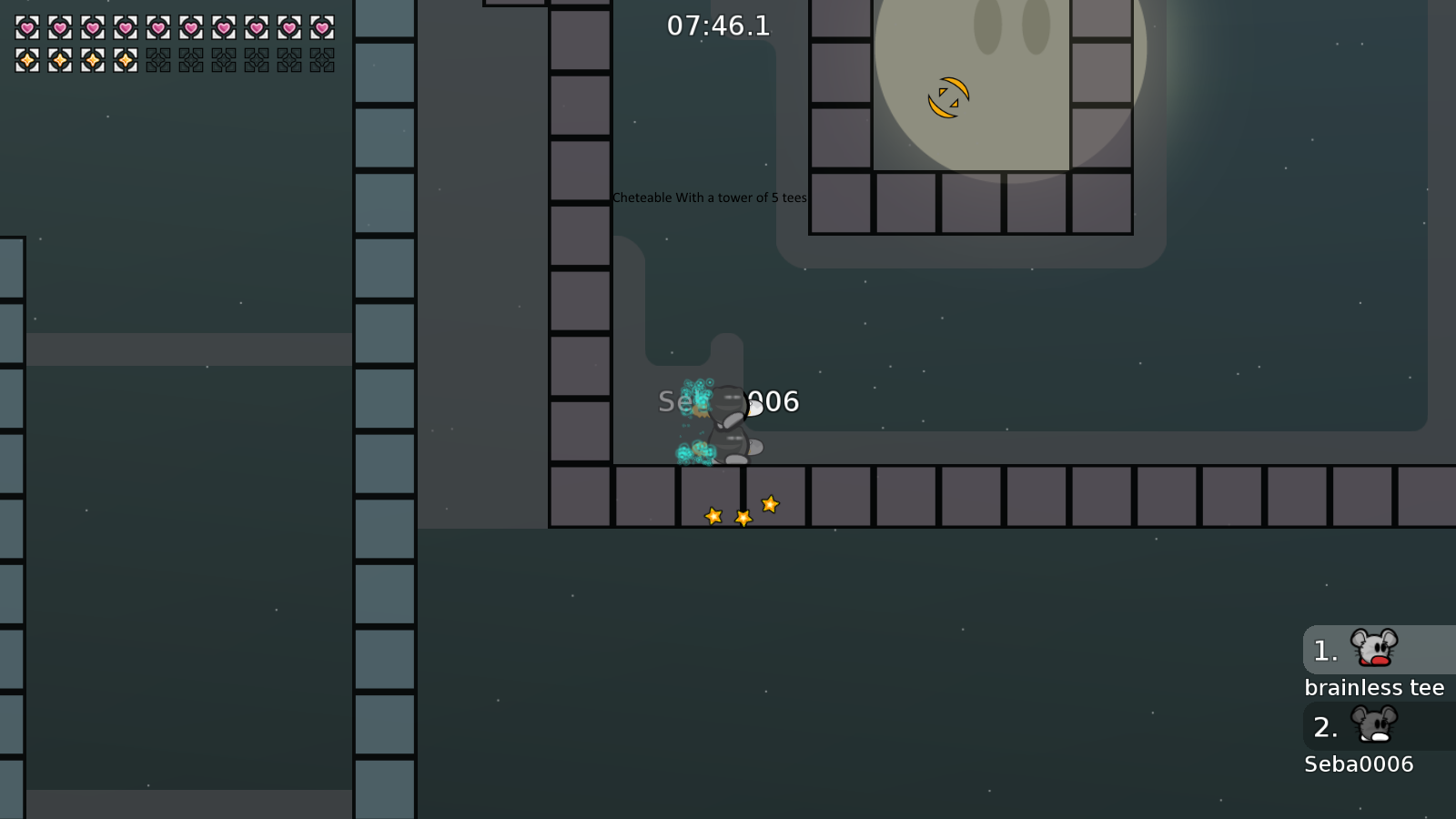Toggle the first empty armor slot icon

tap(157, 60)
